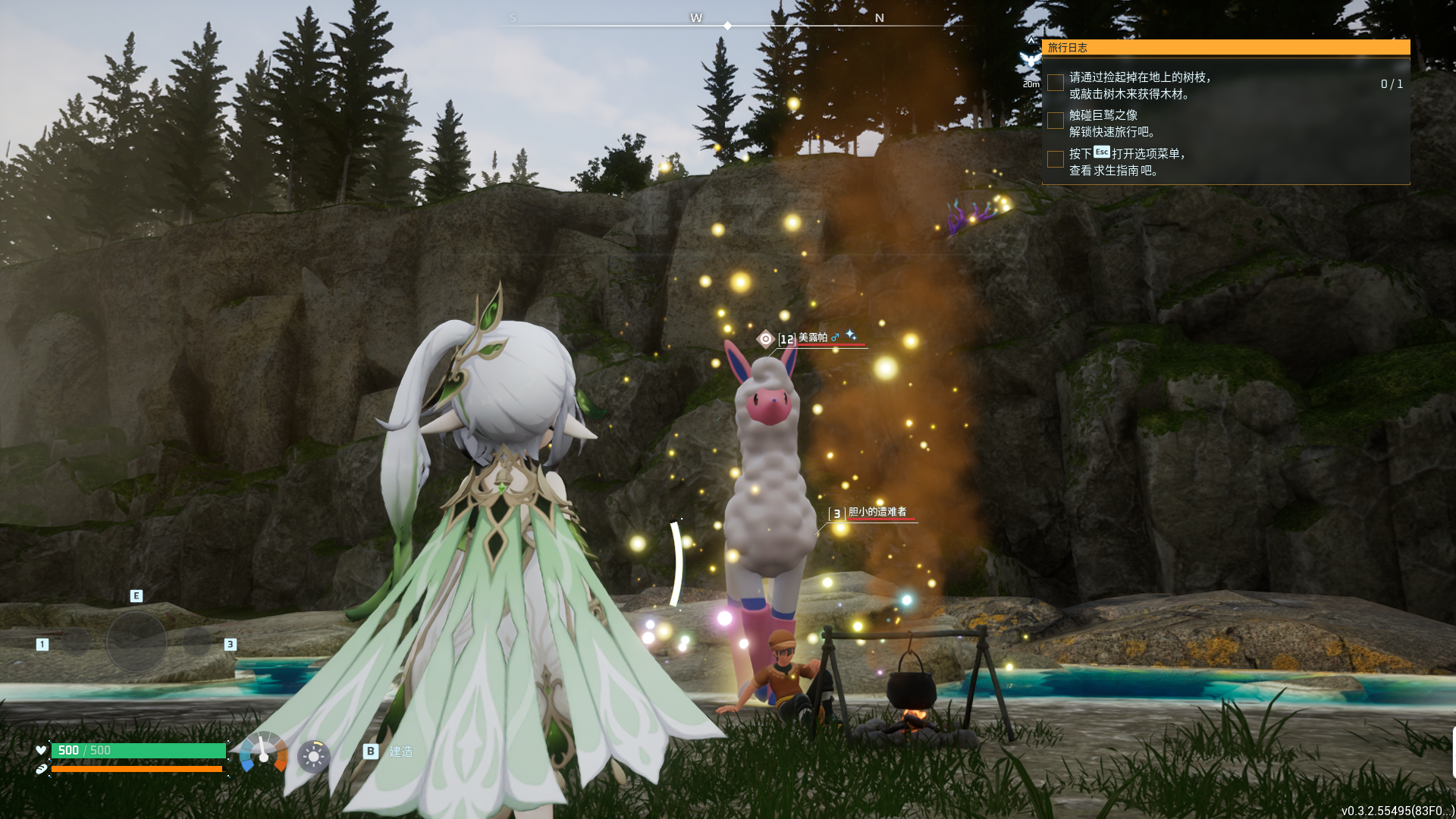Image resolution: width=1456 pixels, height=819 pixels.
Task: Tick the 触碰巨鹫之像 objective checkbox
Action: pyautogui.click(x=1055, y=121)
